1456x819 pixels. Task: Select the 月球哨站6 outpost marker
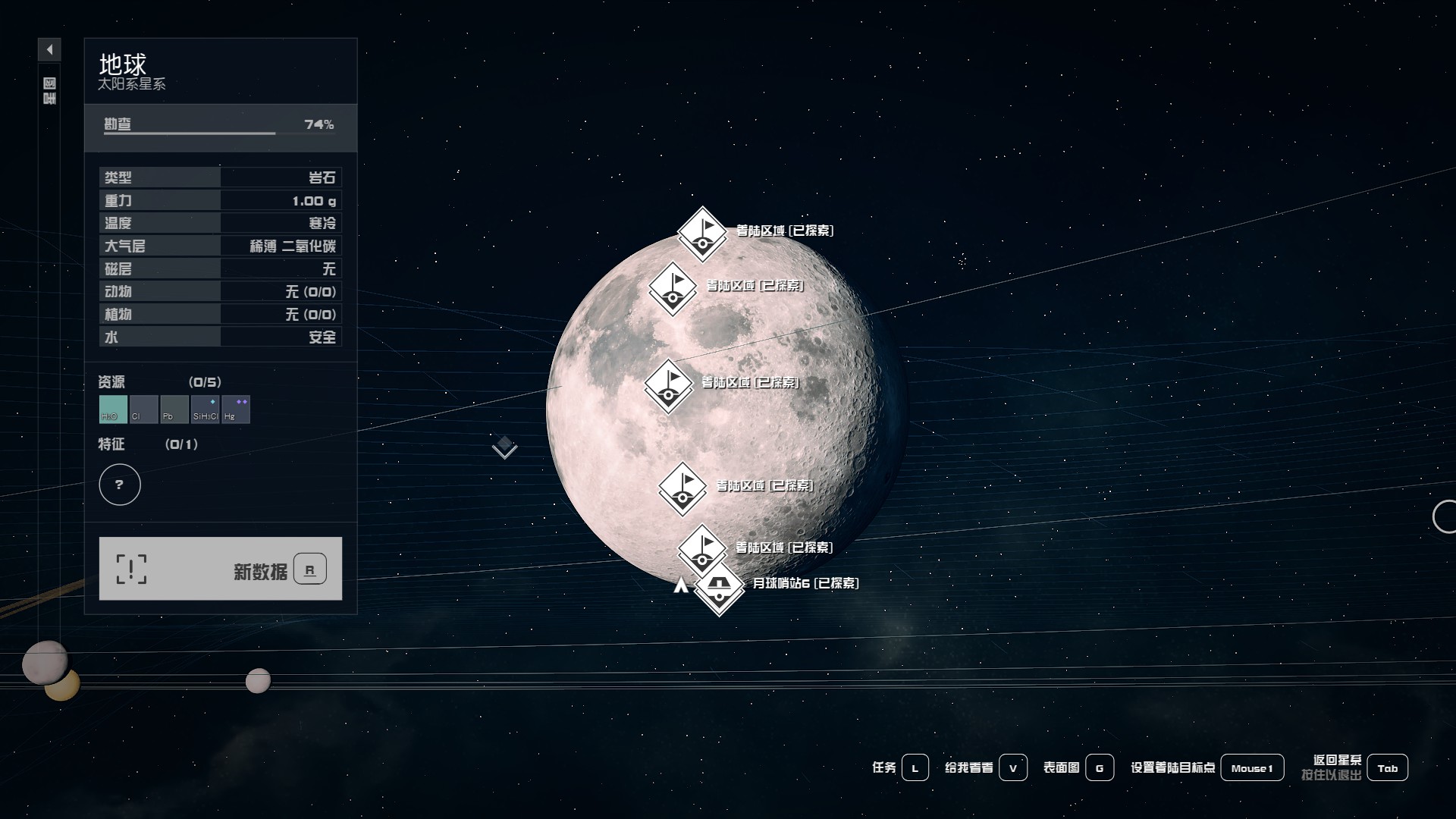[719, 586]
